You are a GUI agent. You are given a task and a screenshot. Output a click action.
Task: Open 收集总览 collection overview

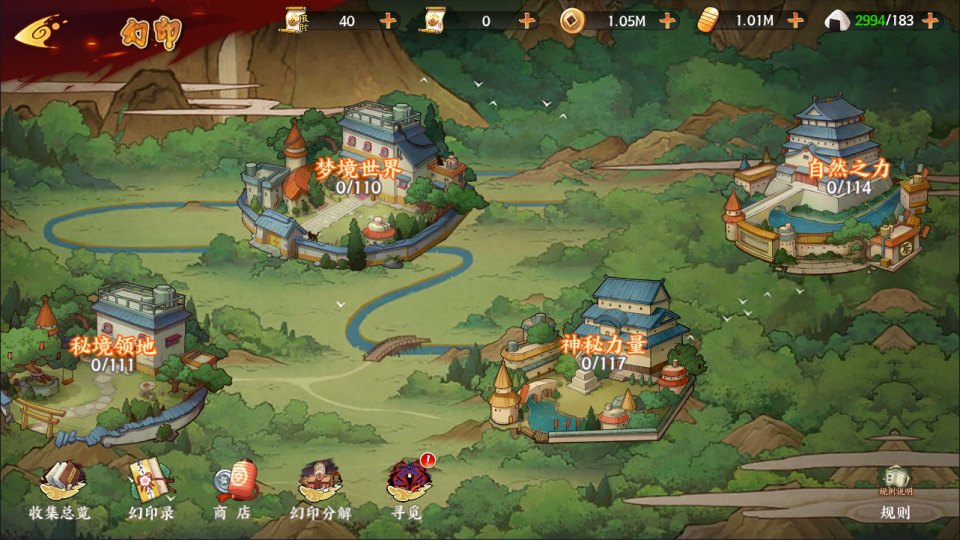point(59,492)
